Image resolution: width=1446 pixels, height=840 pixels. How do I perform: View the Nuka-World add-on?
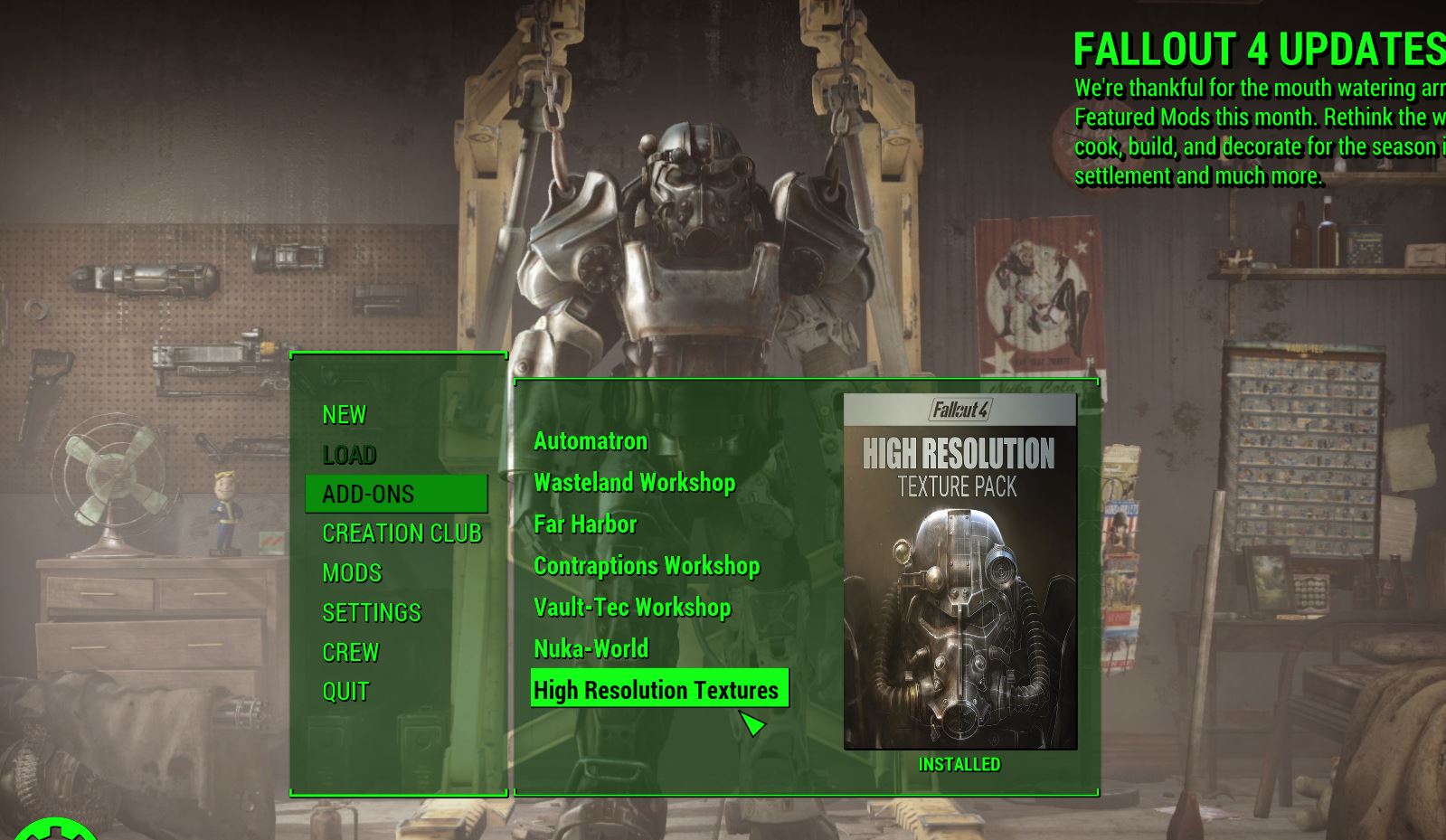tap(591, 648)
